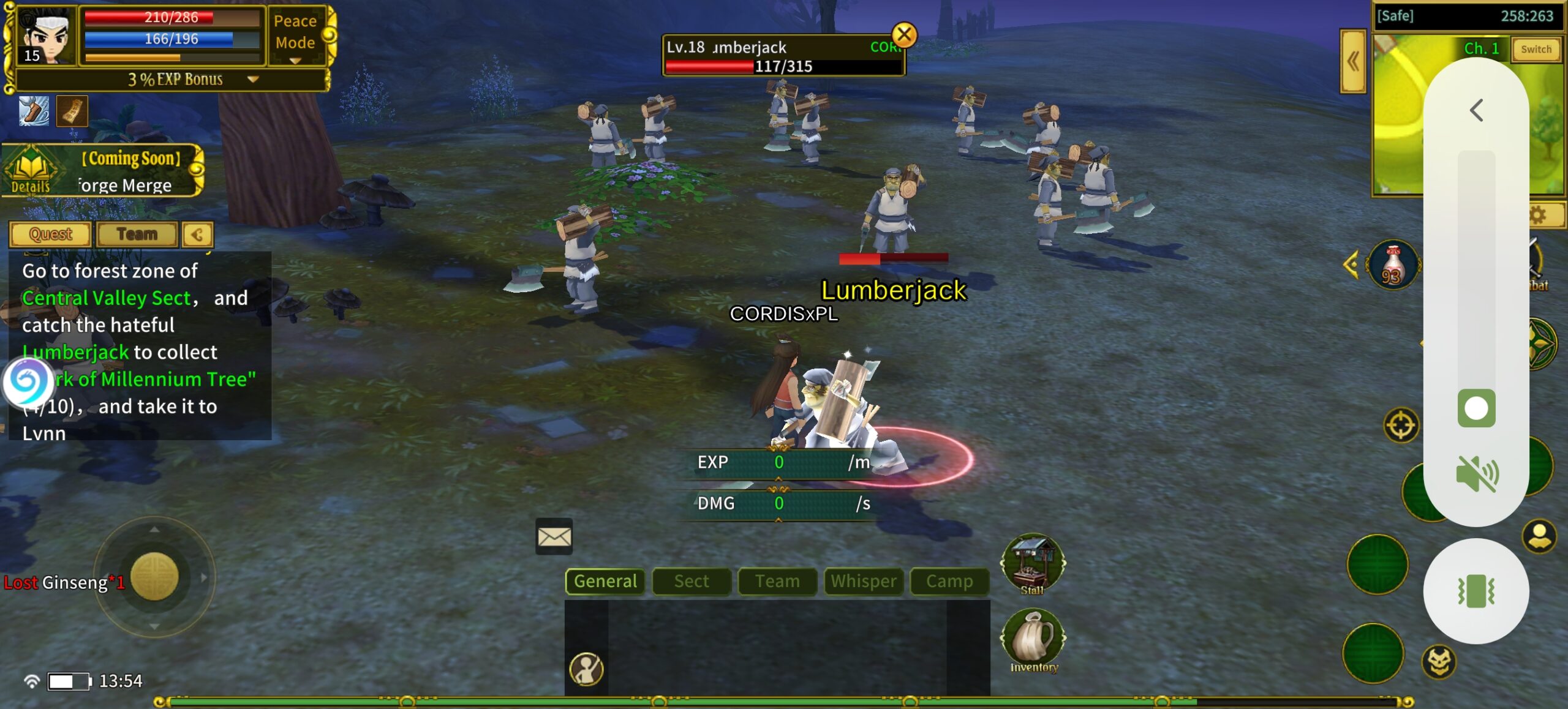The image size is (1568, 709).
Task: Switch to the Quest tab
Action: click(50, 234)
